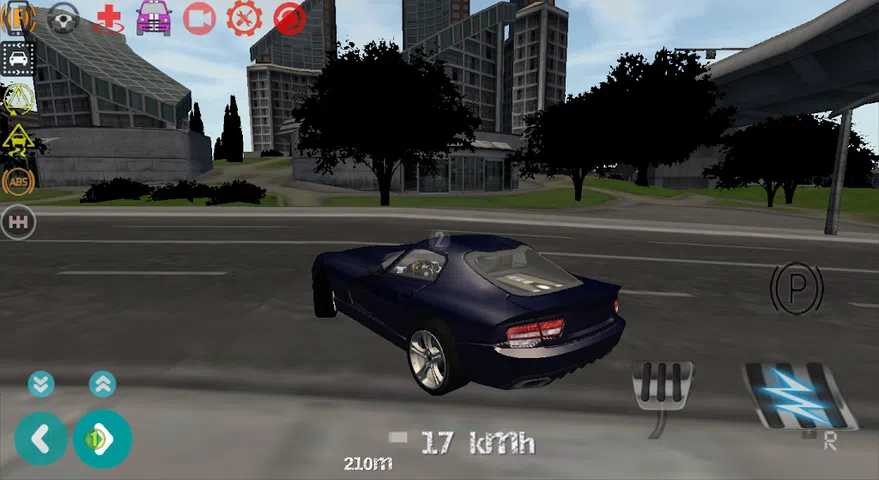Shift up with the double up arrow
This screenshot has width=879, height=480.
102,383
